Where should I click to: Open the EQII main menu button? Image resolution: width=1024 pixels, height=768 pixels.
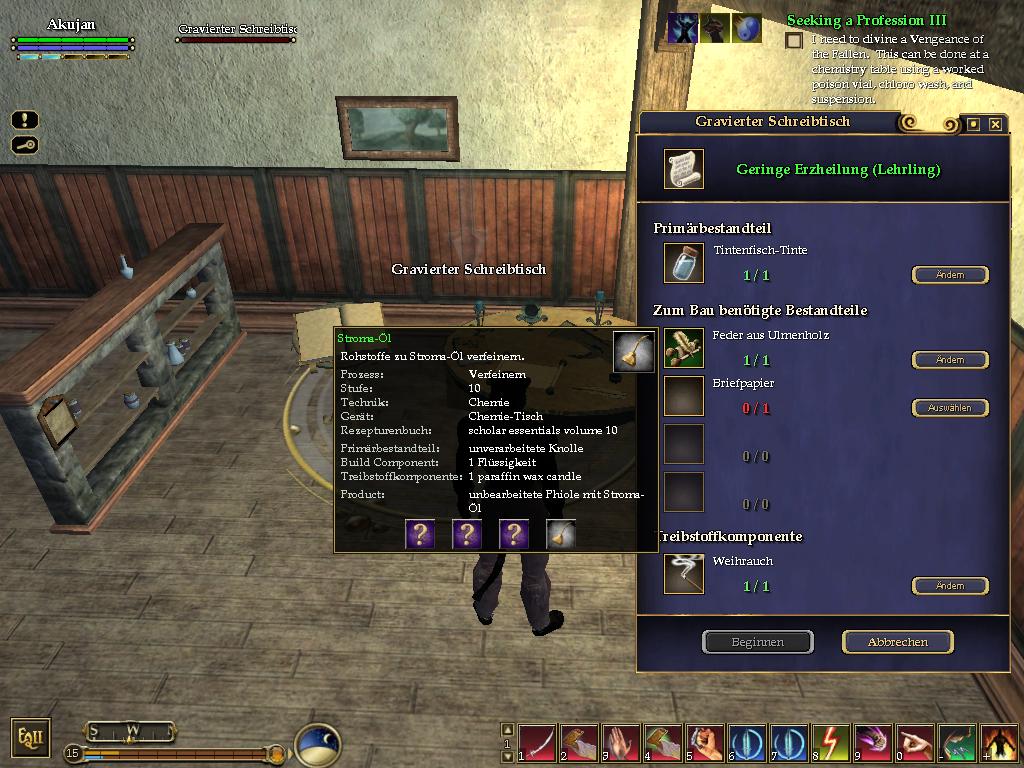point(27,738)
